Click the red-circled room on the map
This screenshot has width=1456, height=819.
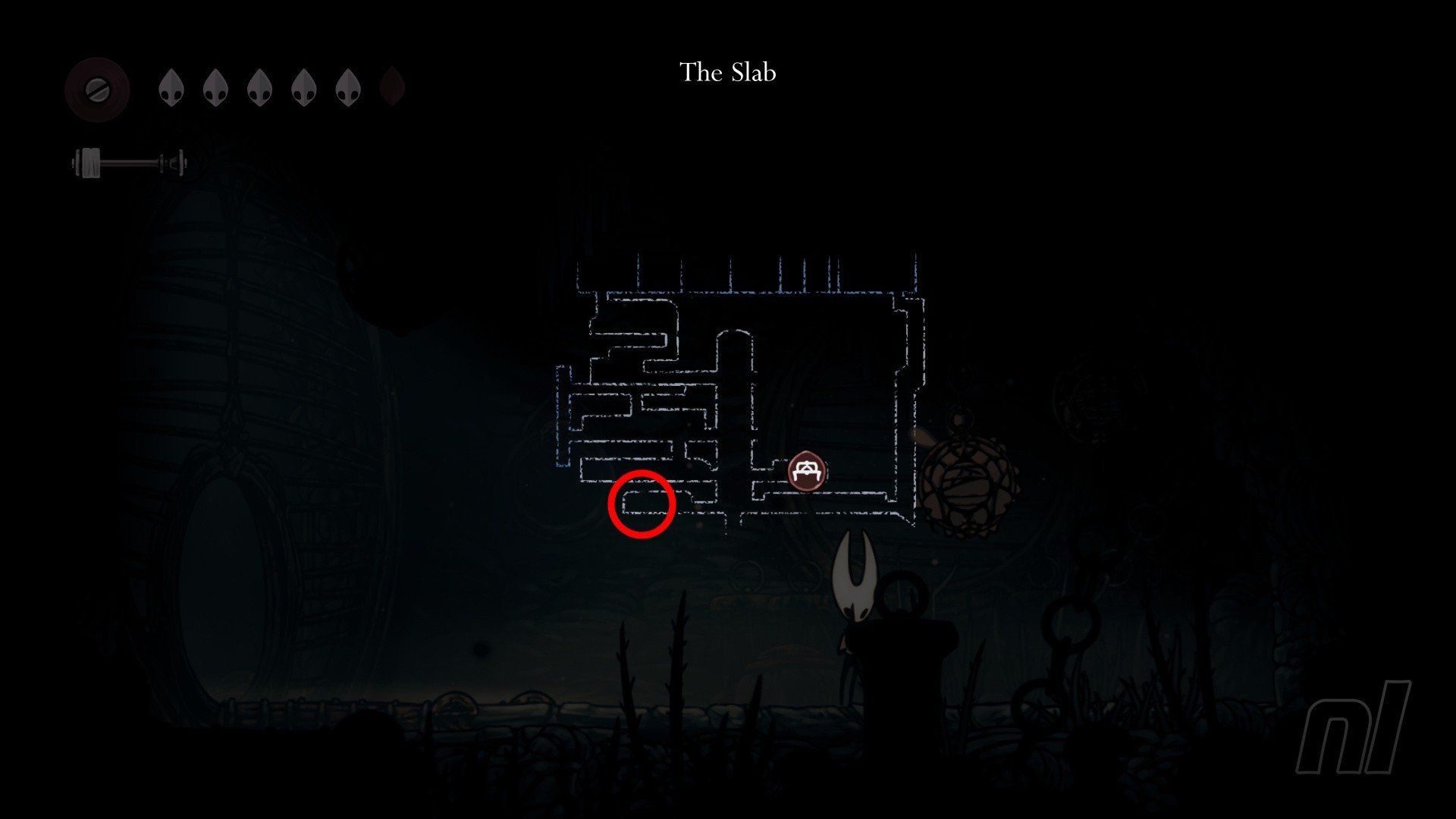642,504
